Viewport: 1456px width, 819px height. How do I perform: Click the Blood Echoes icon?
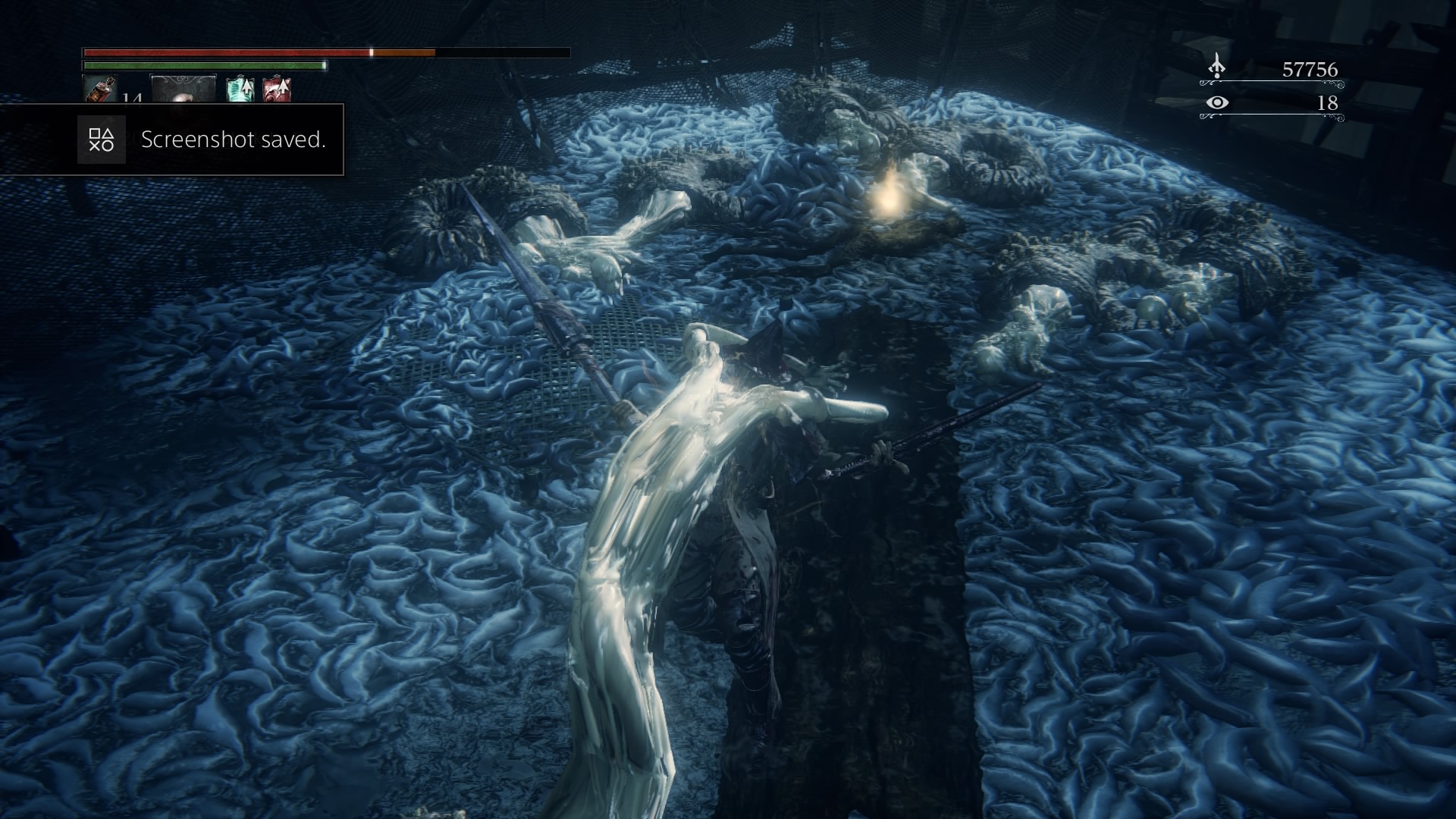pyautogui.click(x=1216, y=67)
